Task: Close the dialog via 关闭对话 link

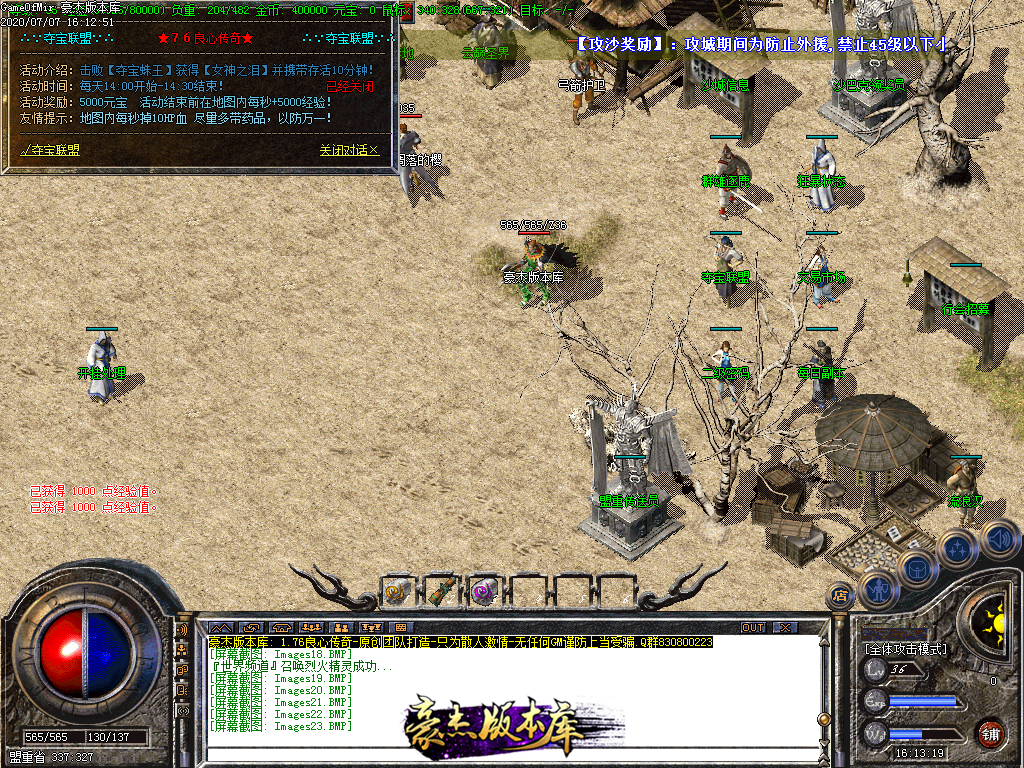Action: [349, 150]
